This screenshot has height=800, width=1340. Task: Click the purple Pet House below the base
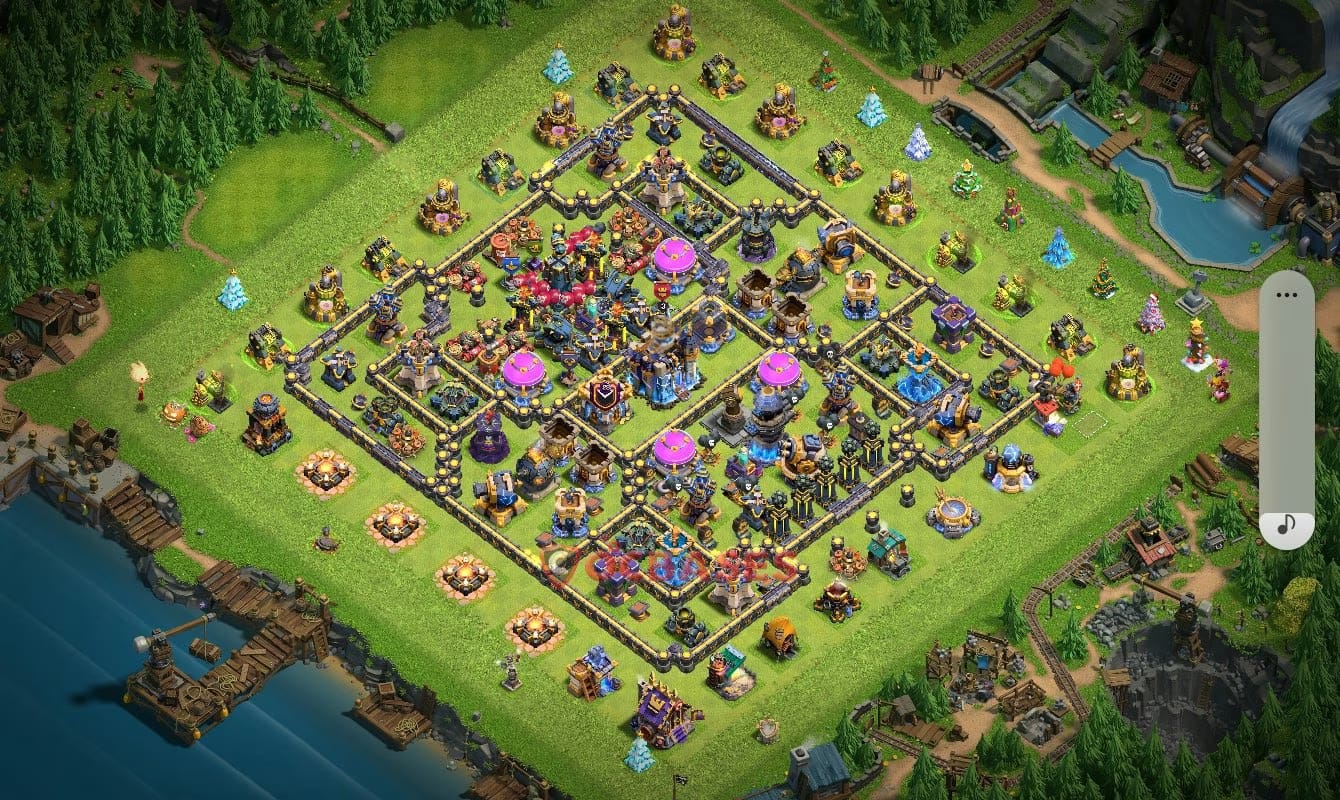[x=659, y=709]
